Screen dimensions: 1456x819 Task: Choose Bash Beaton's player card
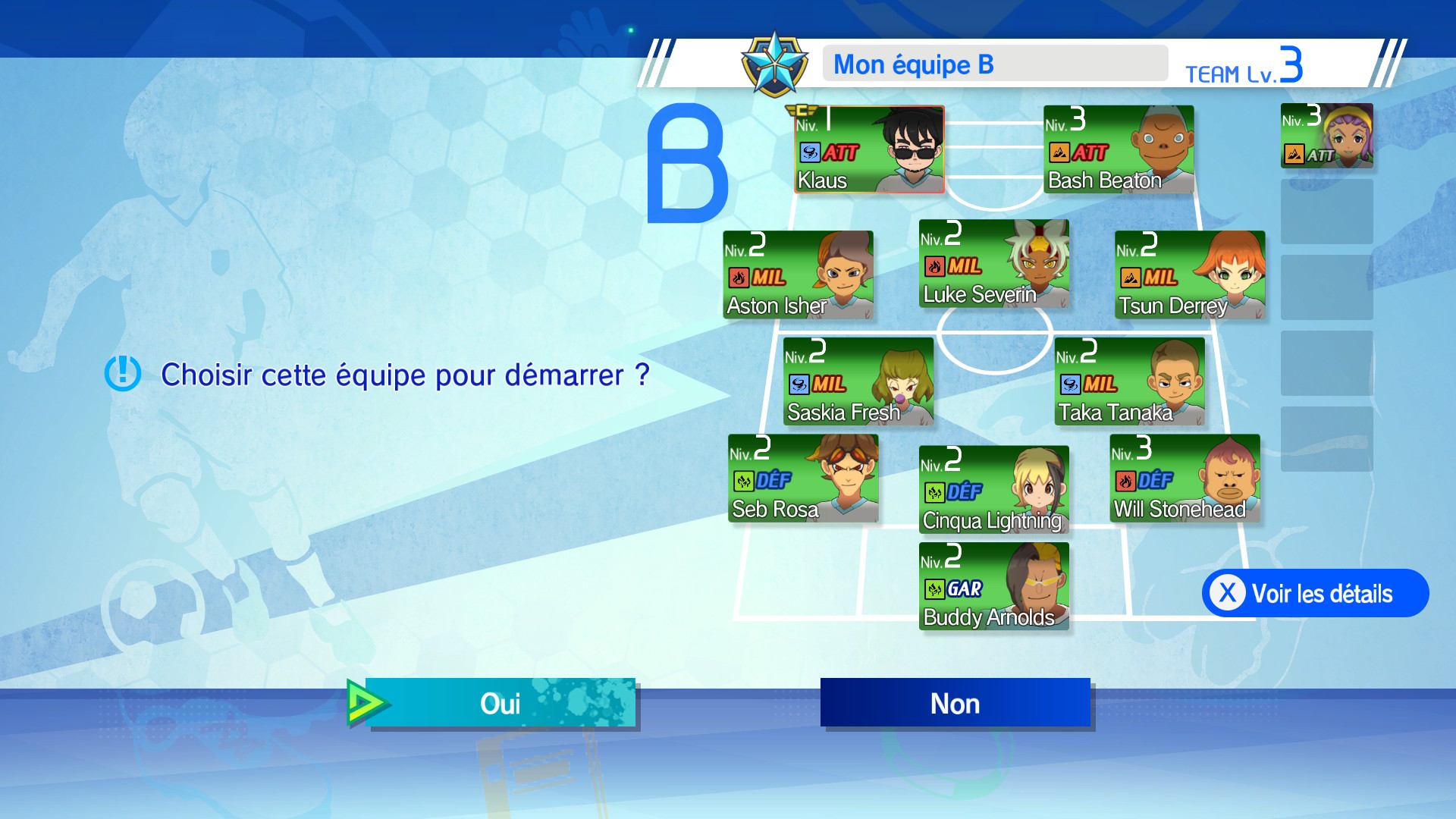[1119, 149]
